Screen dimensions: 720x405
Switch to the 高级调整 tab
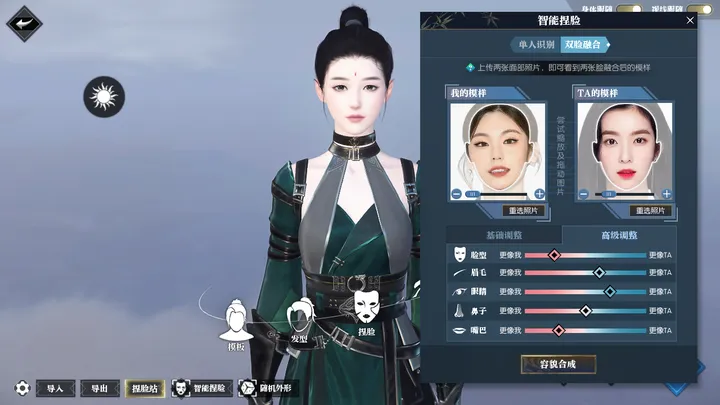point(619,234)
